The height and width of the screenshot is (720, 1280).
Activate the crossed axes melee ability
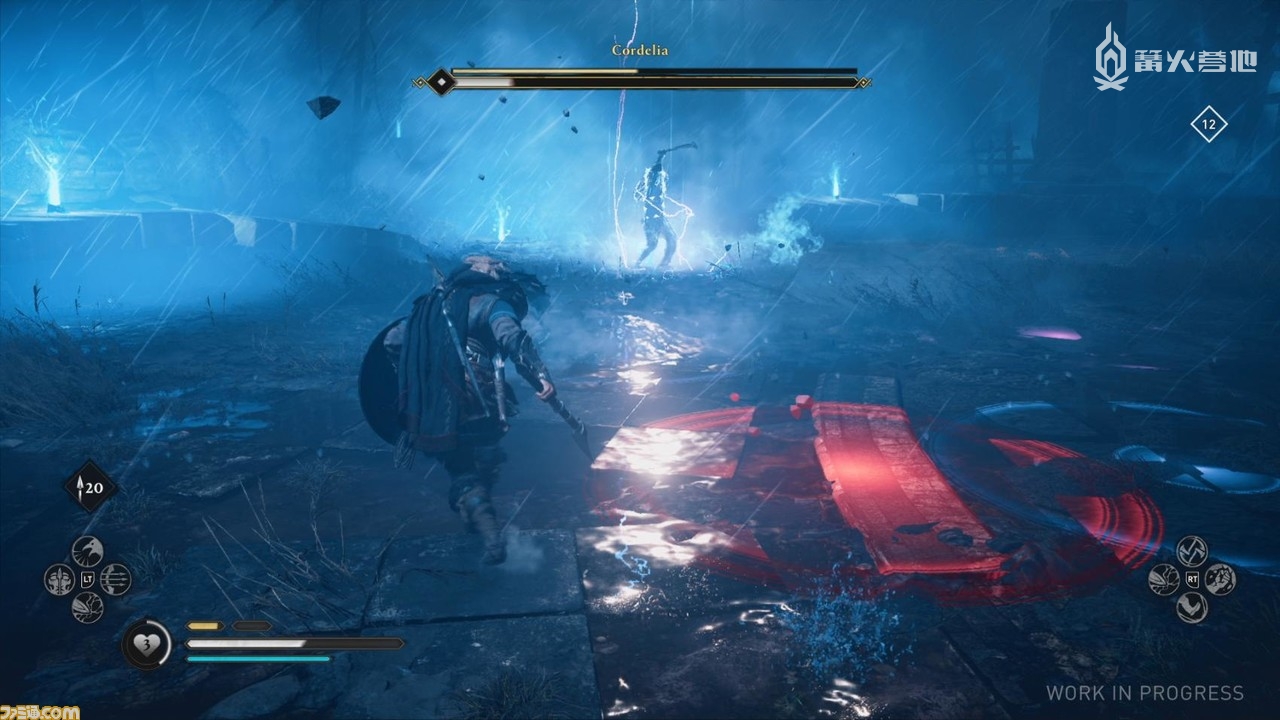point(1191,551)
